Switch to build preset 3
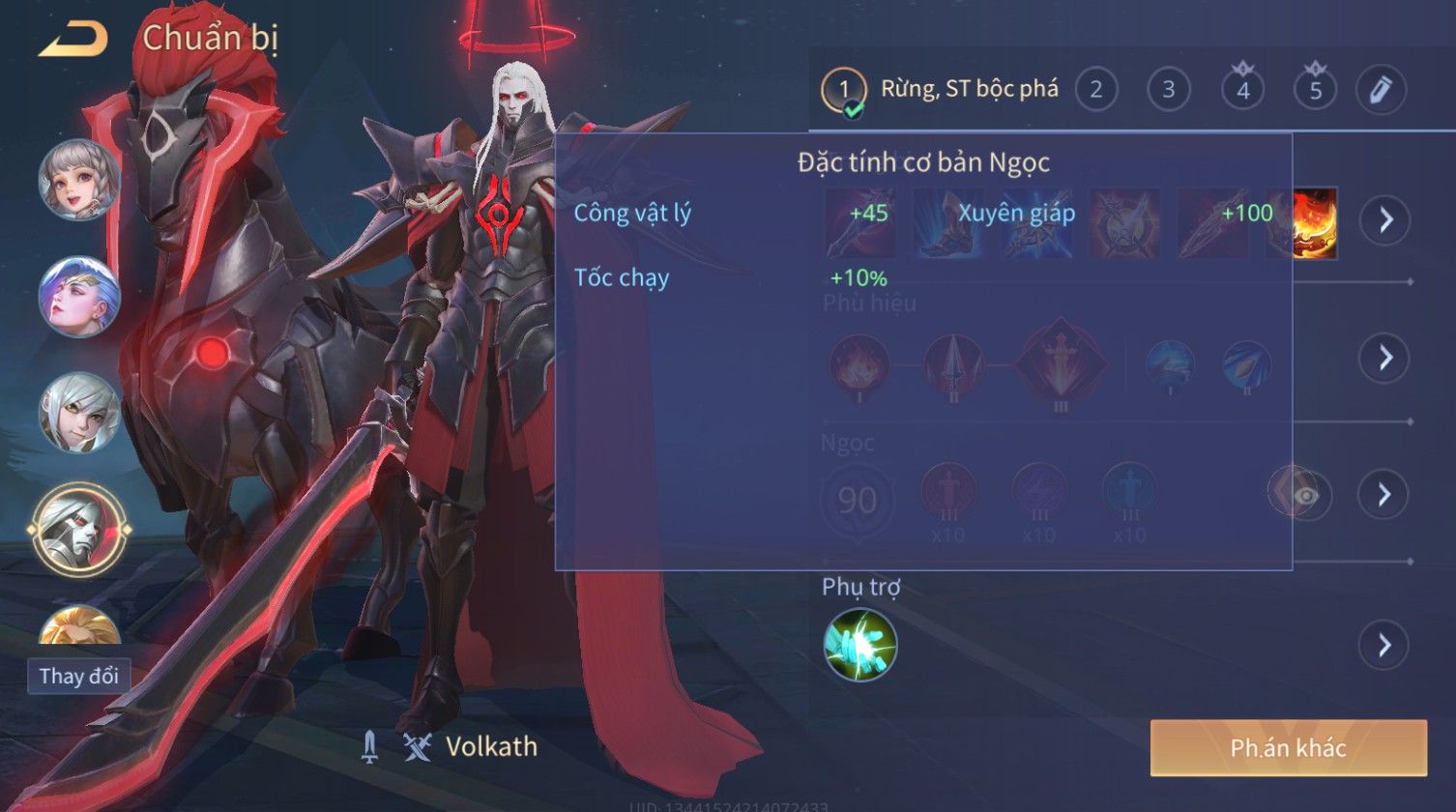This screenshot has height=812, width=1456. click(x=1168, y=90)
